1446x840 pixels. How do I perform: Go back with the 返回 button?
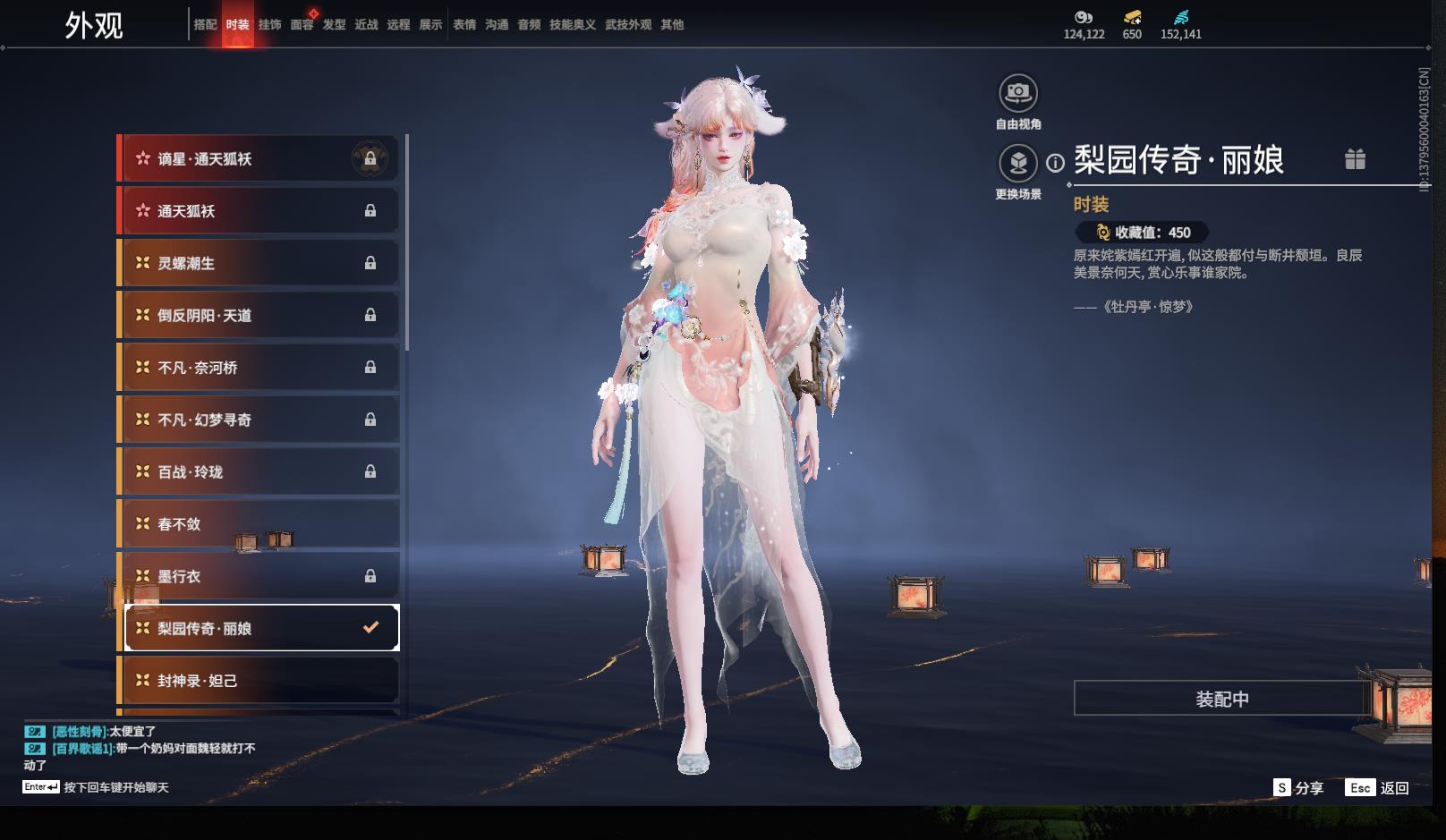(1378, 788)
